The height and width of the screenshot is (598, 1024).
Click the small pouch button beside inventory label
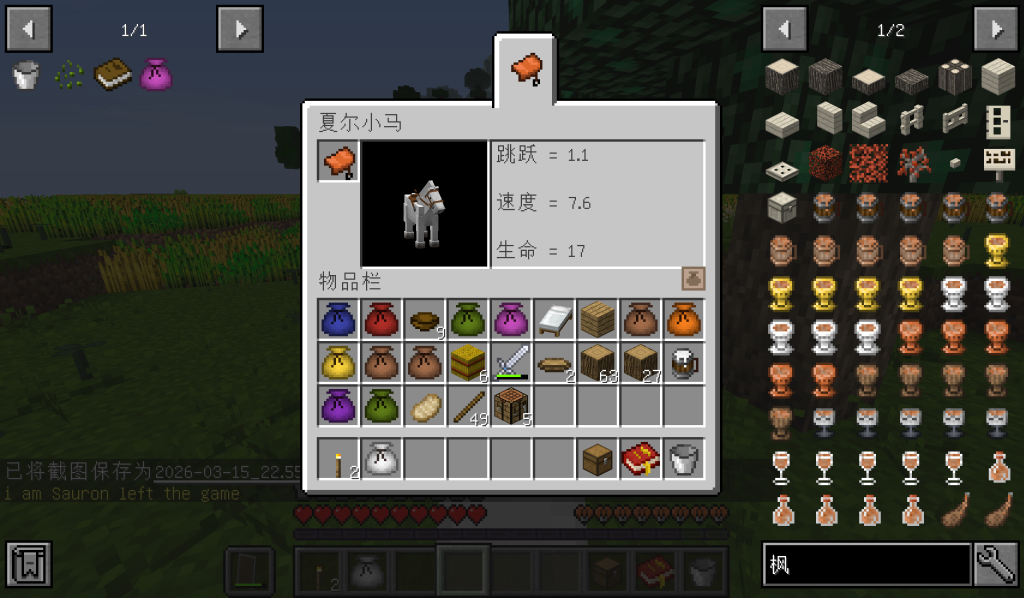click(693, 279)
